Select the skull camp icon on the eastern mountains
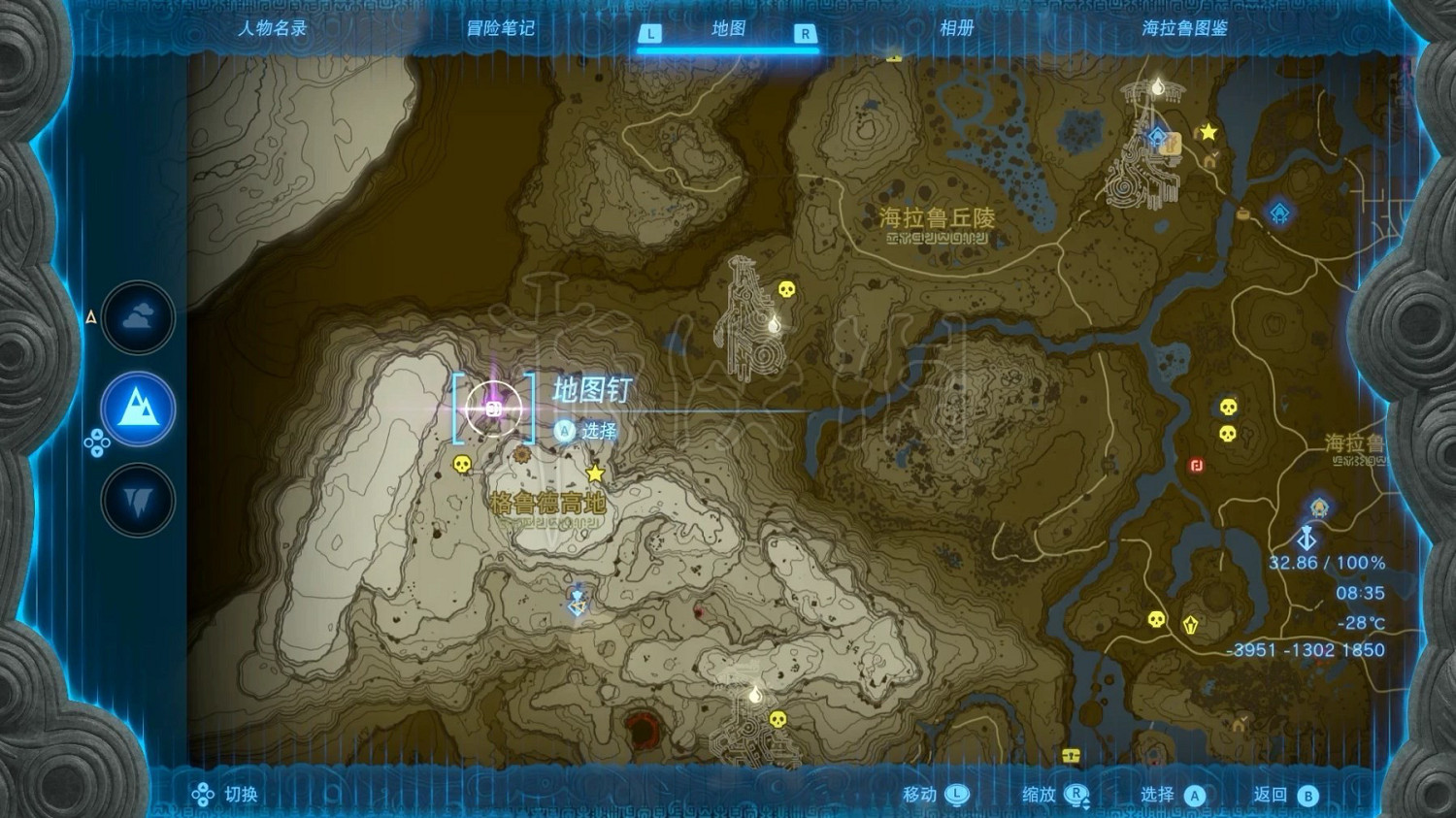 pos(1228,407)
